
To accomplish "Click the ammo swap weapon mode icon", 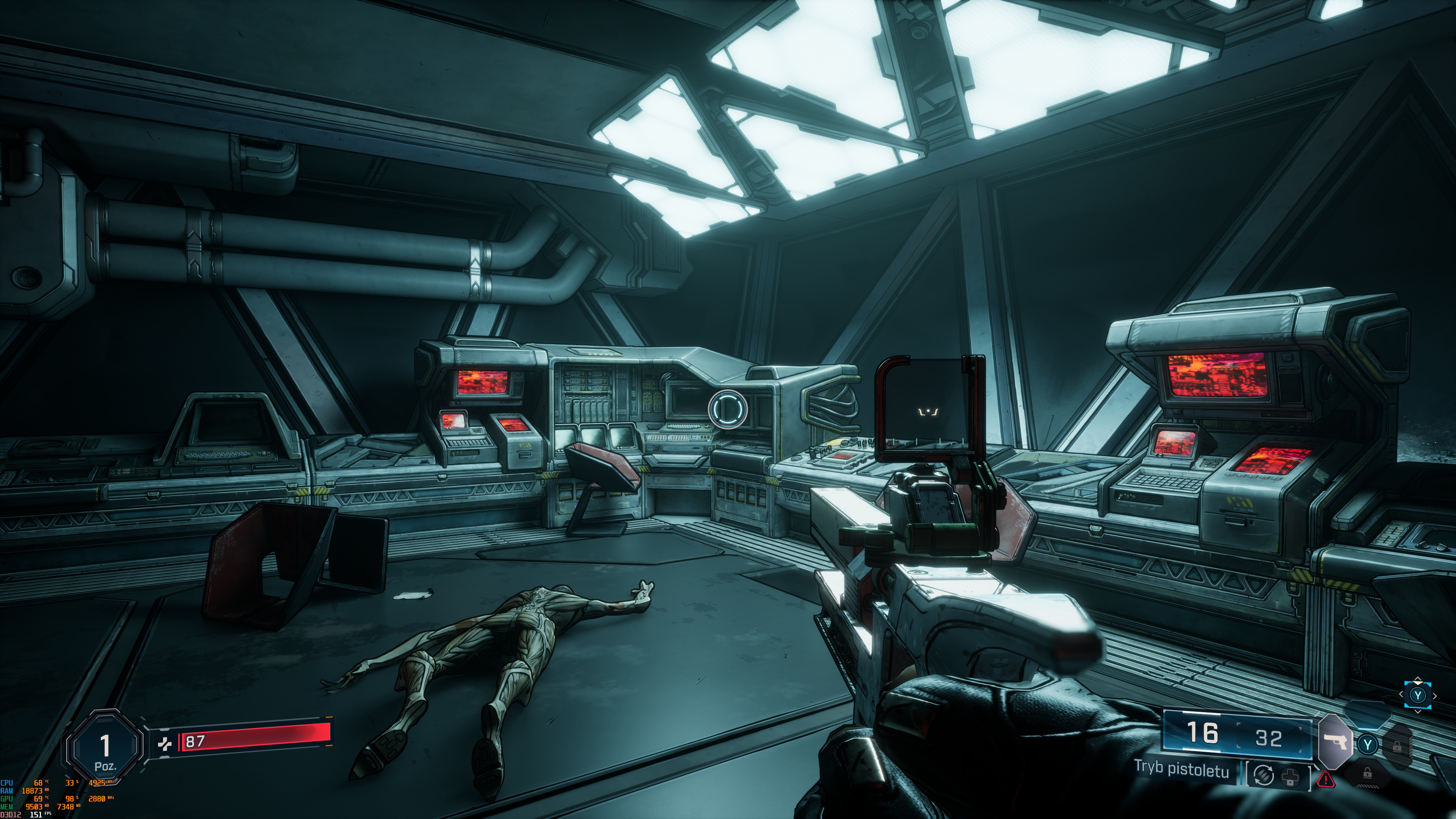I will (1264, 775).
